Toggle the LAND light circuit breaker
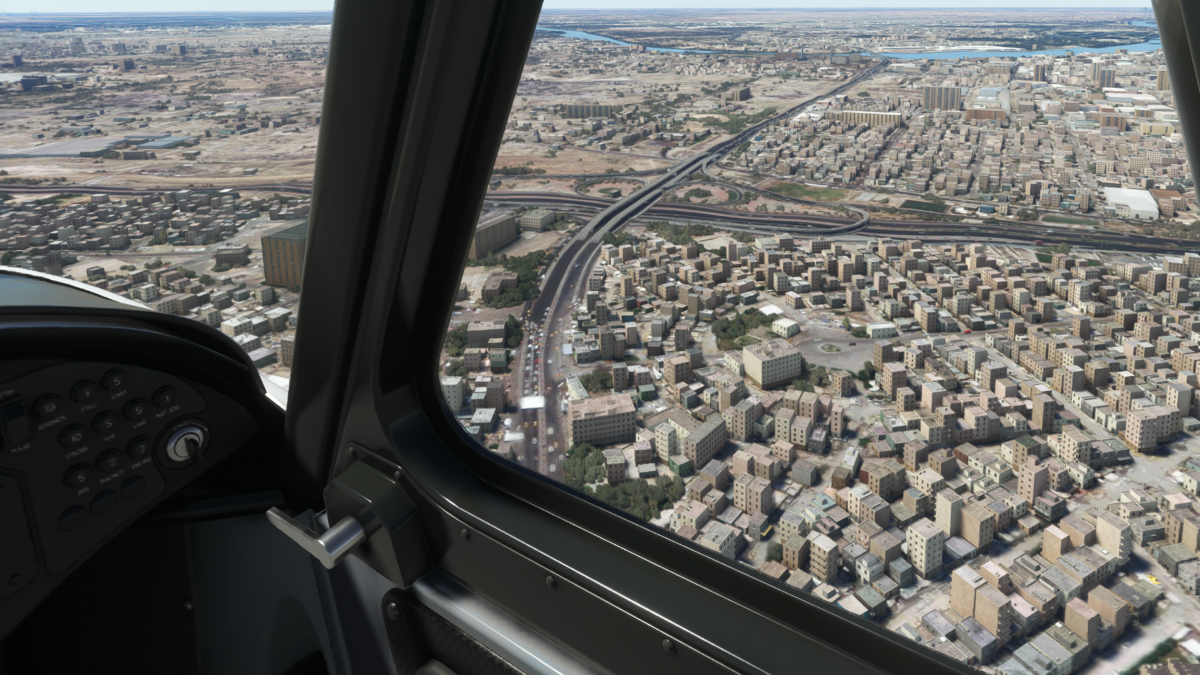Image resolution: width=1200 pixels, height=675 pixels. (137, 410)
